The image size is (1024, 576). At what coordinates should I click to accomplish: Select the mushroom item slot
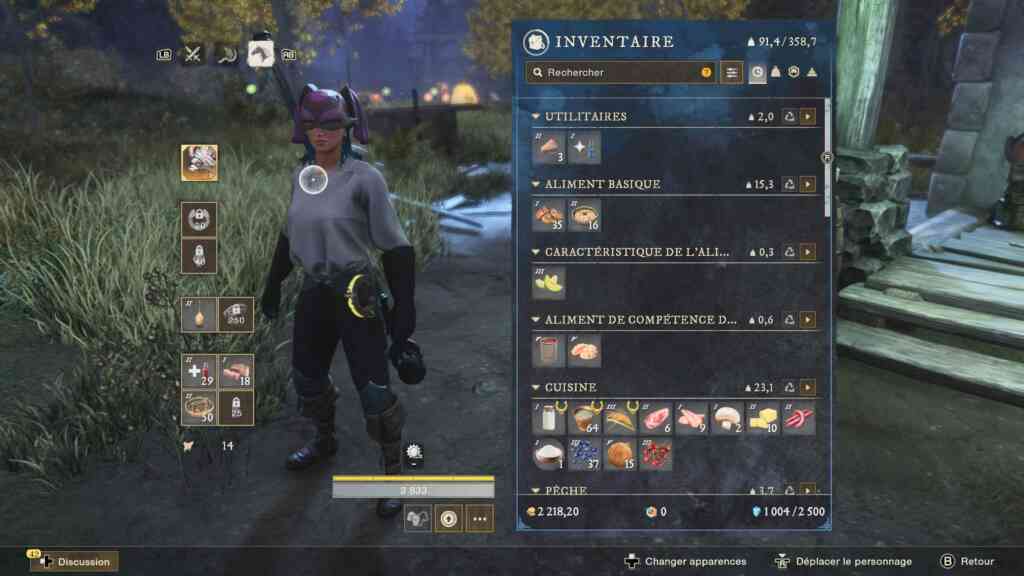(x=728, y=419)
